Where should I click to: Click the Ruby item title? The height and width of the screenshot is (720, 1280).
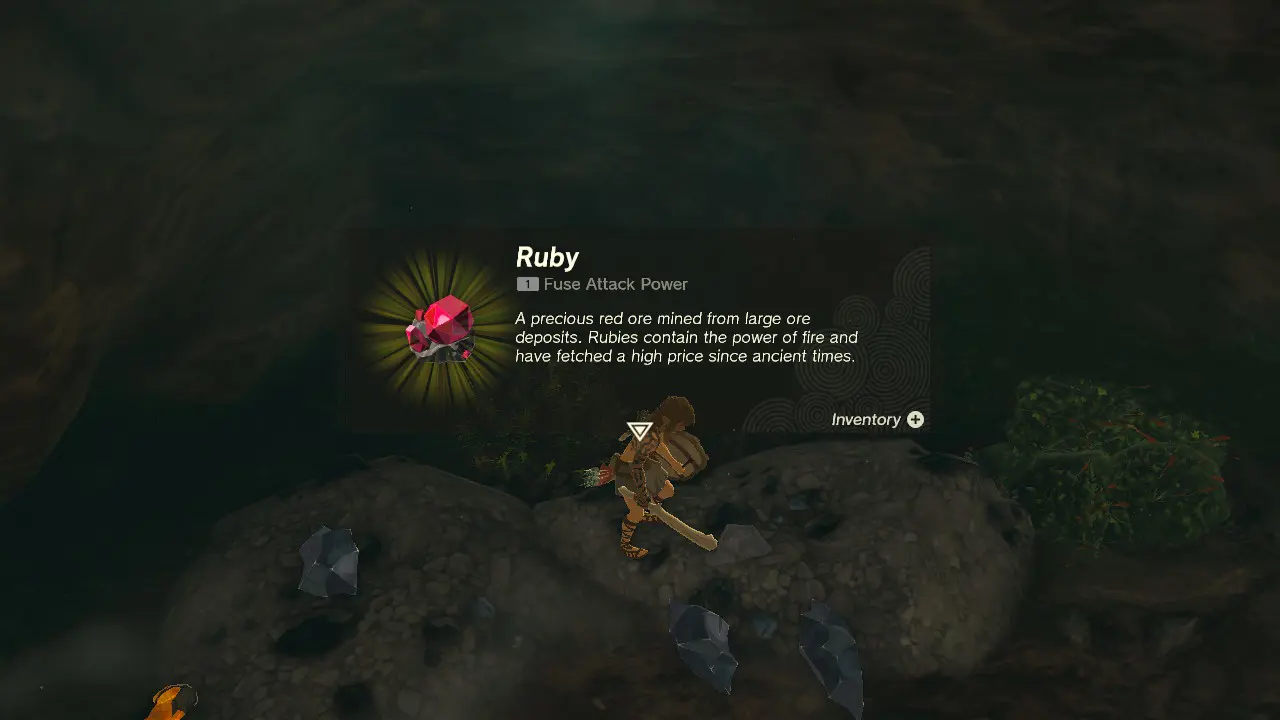click(x=546, y=257)
